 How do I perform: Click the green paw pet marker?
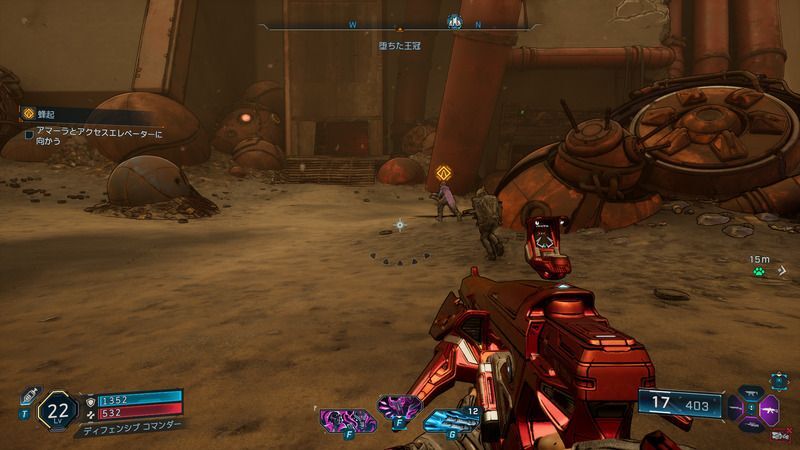[761, 270]
